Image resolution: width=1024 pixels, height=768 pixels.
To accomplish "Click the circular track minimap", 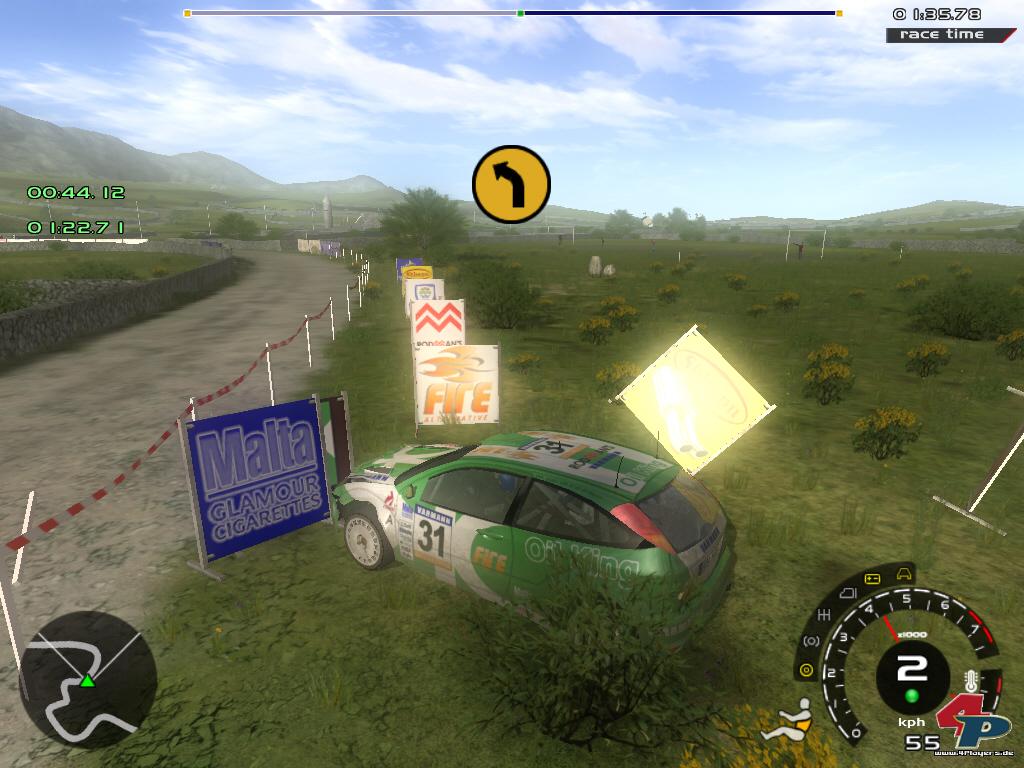I will tap(88, 680).
